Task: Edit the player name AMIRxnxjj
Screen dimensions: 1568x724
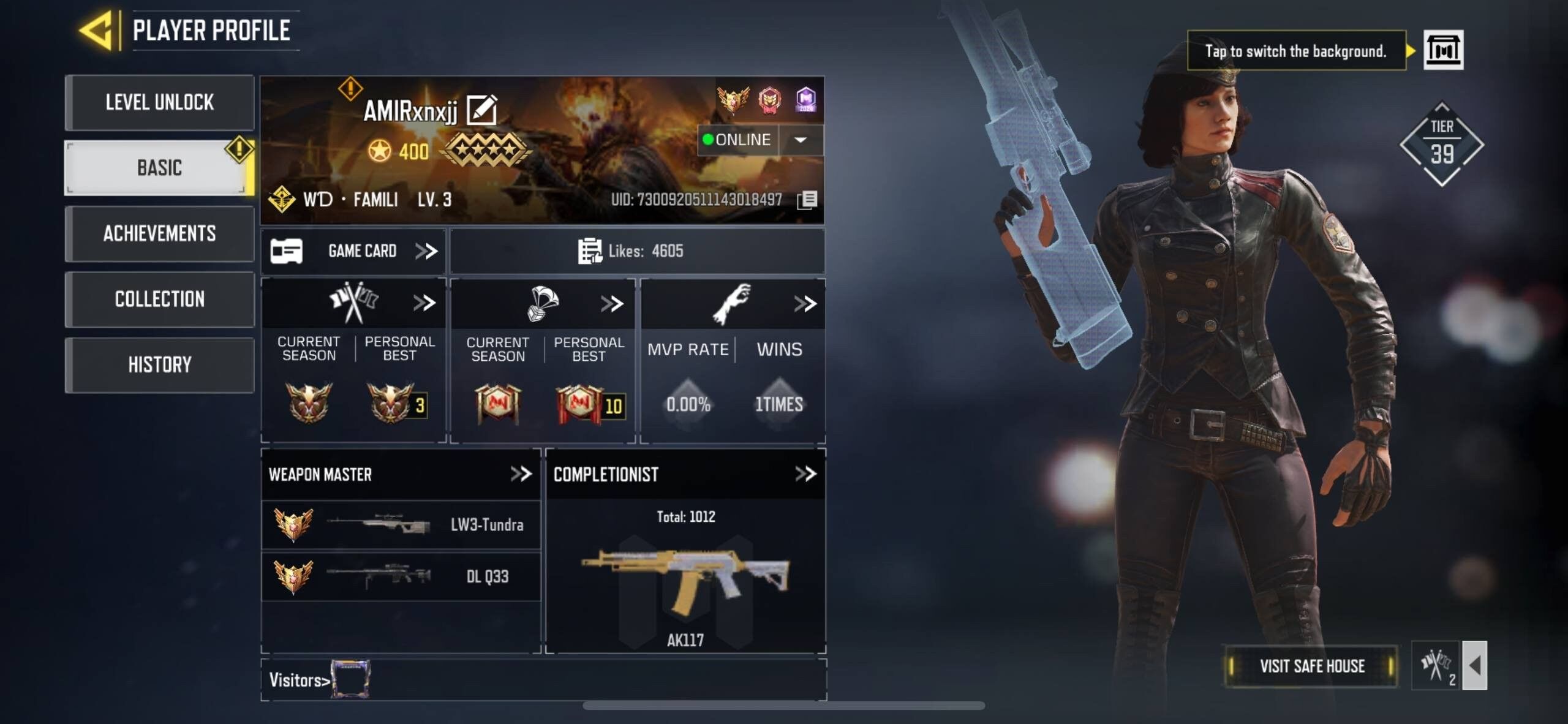Action: (x=482, y=110)
